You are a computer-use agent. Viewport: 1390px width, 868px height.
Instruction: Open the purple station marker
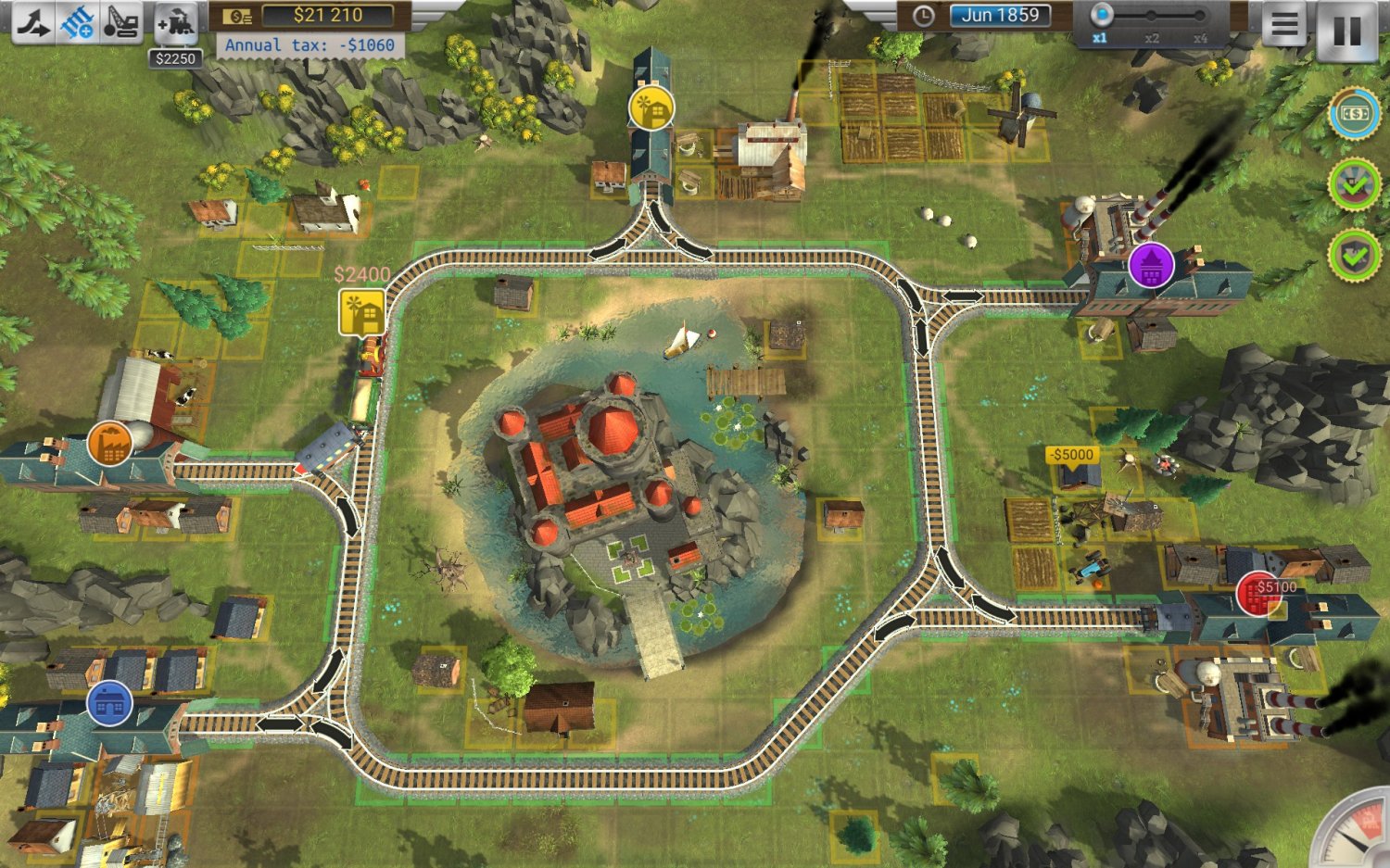[1152, 265]
